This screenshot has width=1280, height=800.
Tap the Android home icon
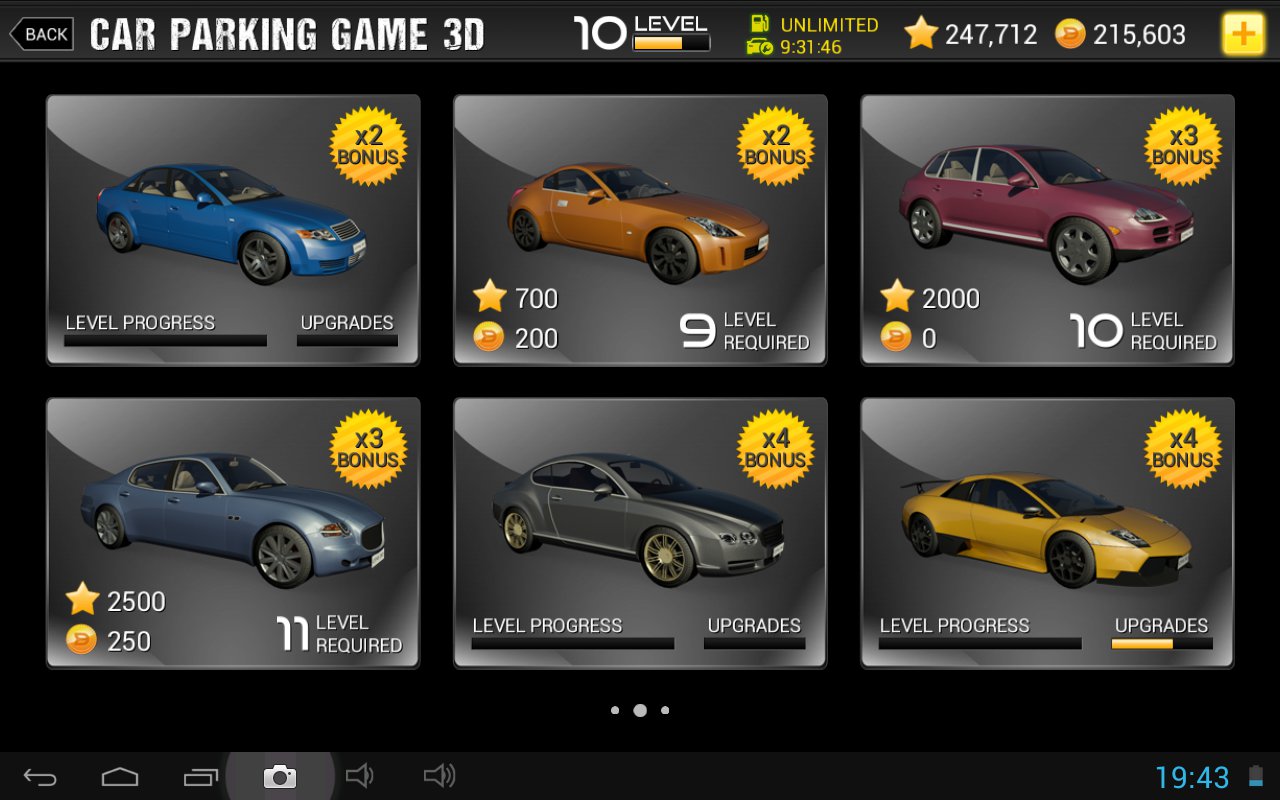point(120,776)
